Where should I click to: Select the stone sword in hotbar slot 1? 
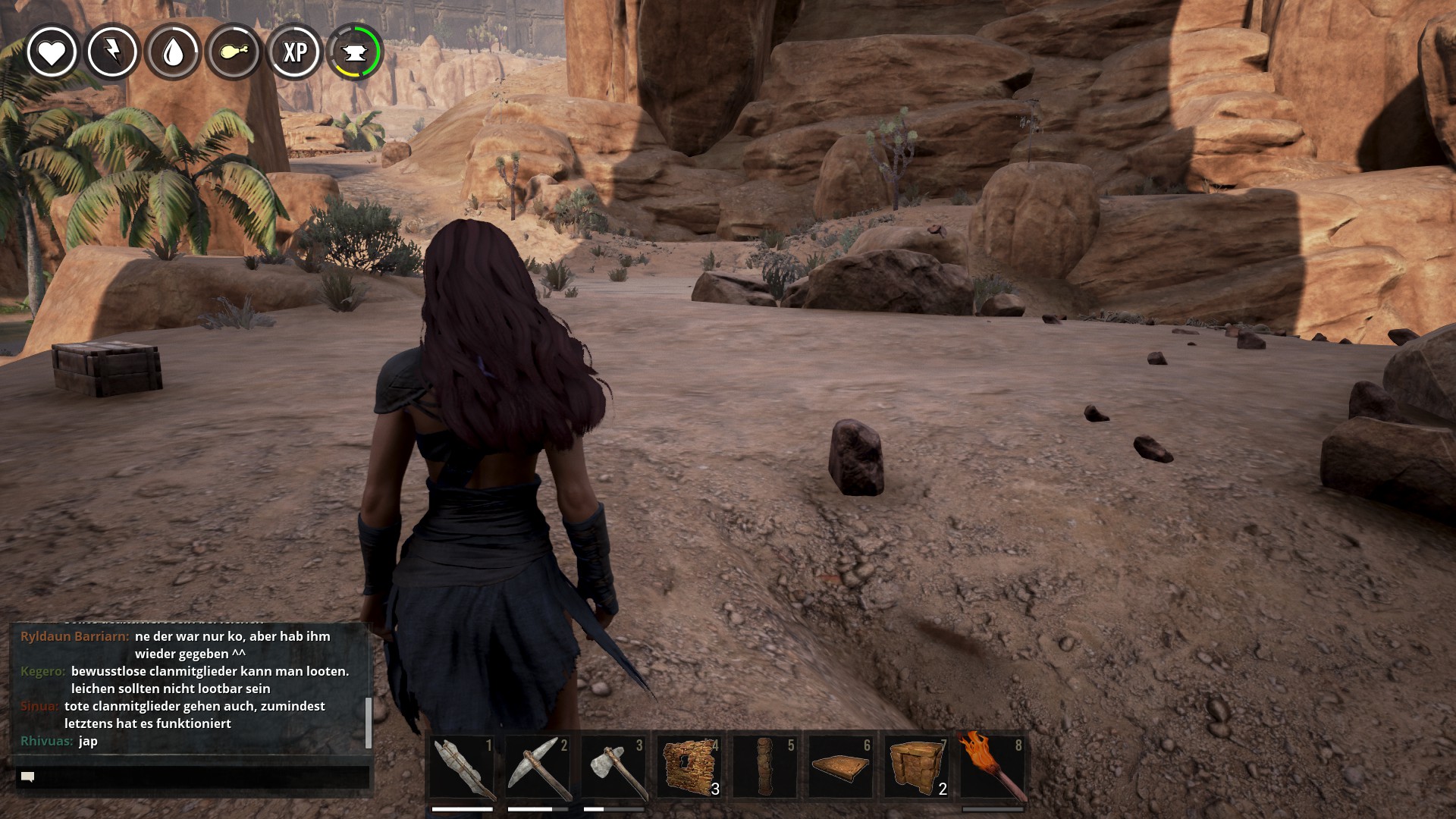[x=462, y=767]
